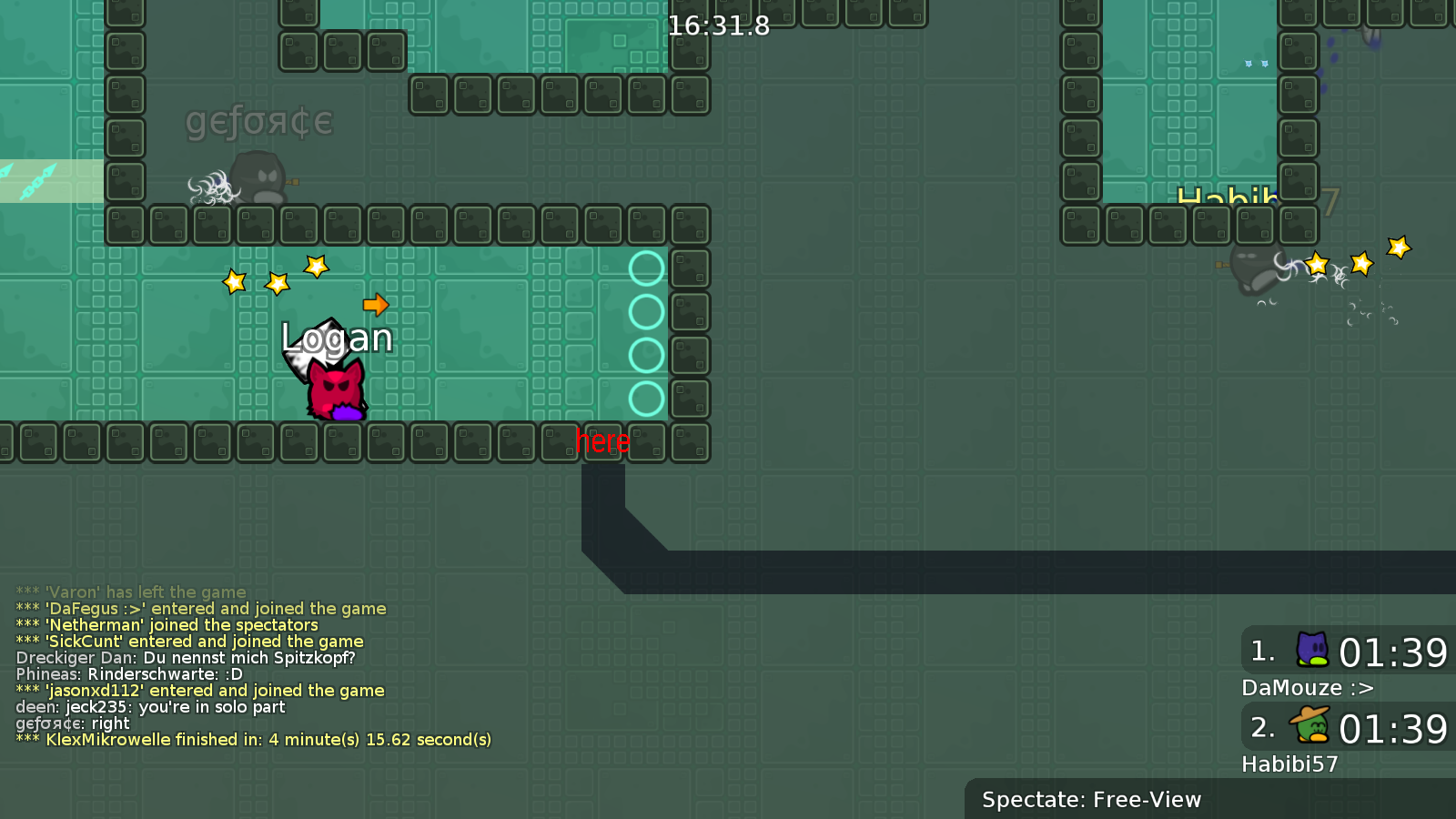This screenshot has width=1456, height=819.
Task: Expand the first-place leaderboard entry
Action: click(x=1347, y=650)
